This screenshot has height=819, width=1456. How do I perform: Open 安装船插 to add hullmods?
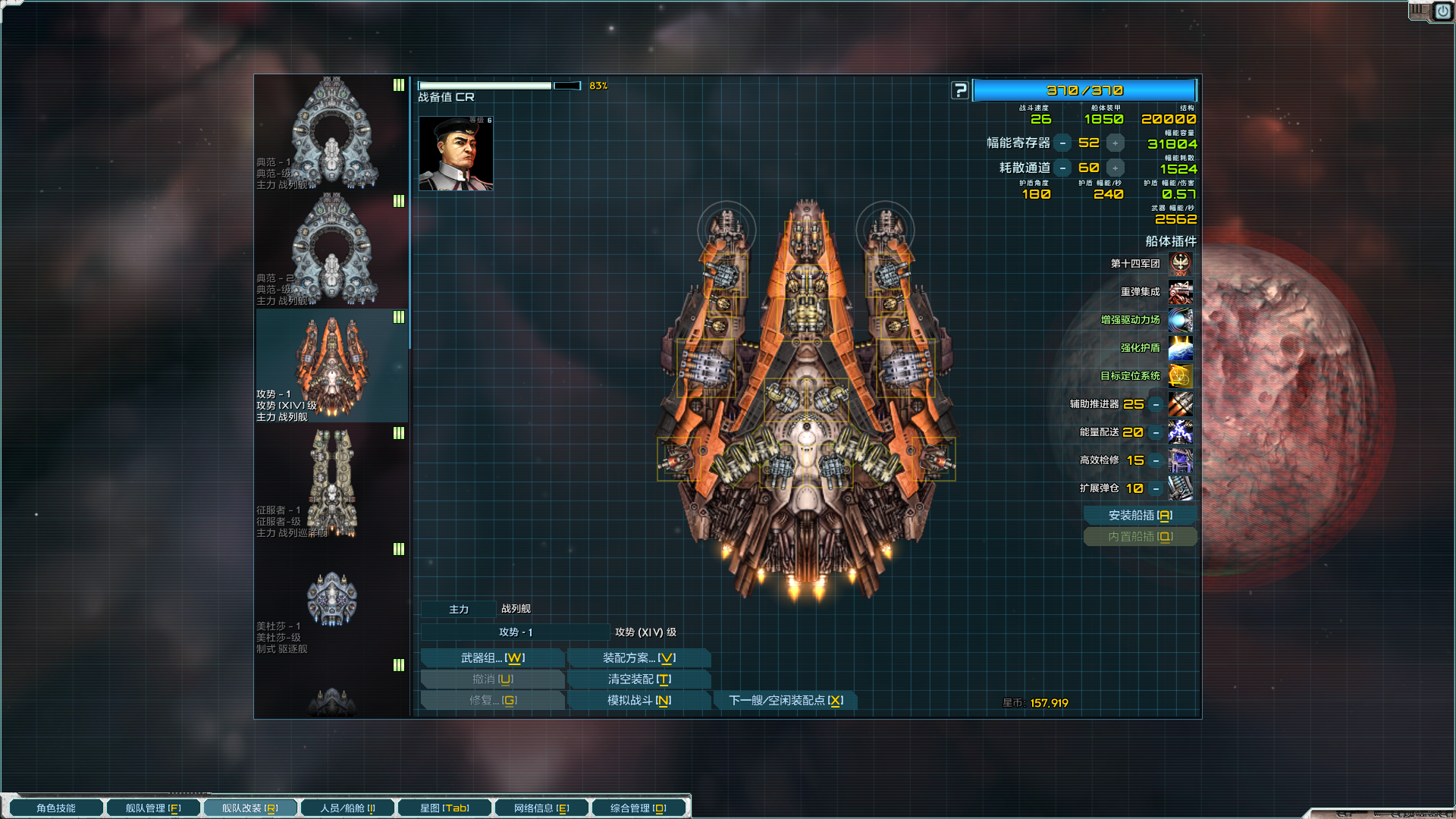(x=1140, y=516)
